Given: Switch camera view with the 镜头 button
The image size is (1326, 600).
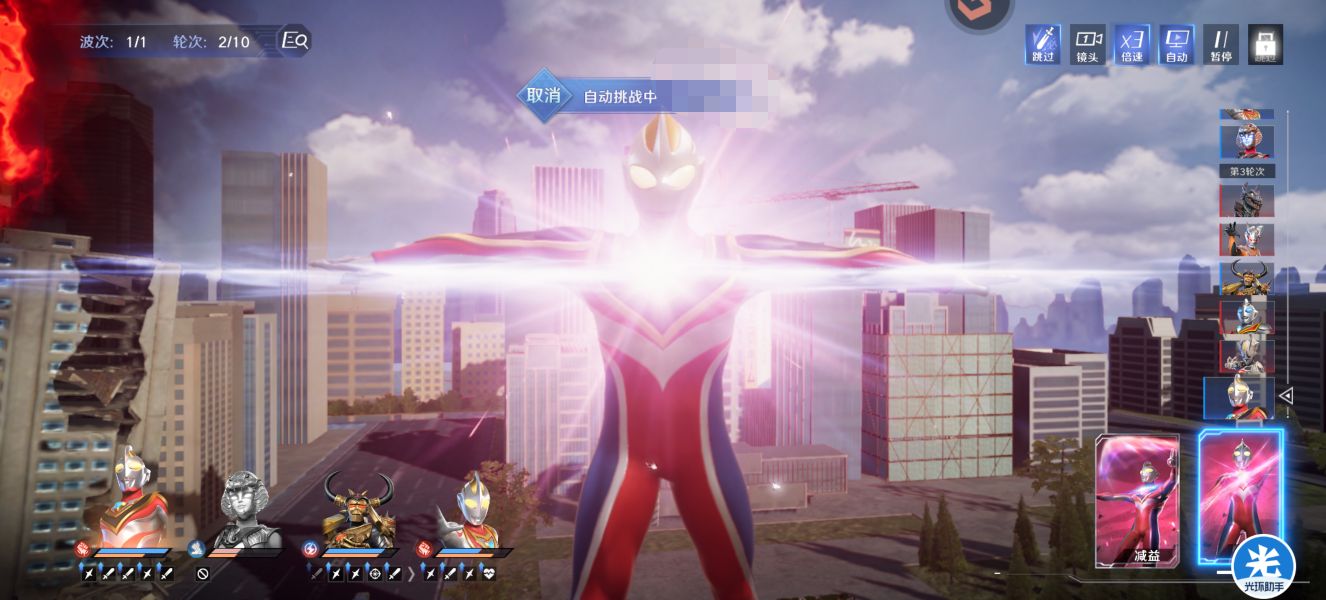Looking at the screenshot, I should click(x=1087, y=44).
